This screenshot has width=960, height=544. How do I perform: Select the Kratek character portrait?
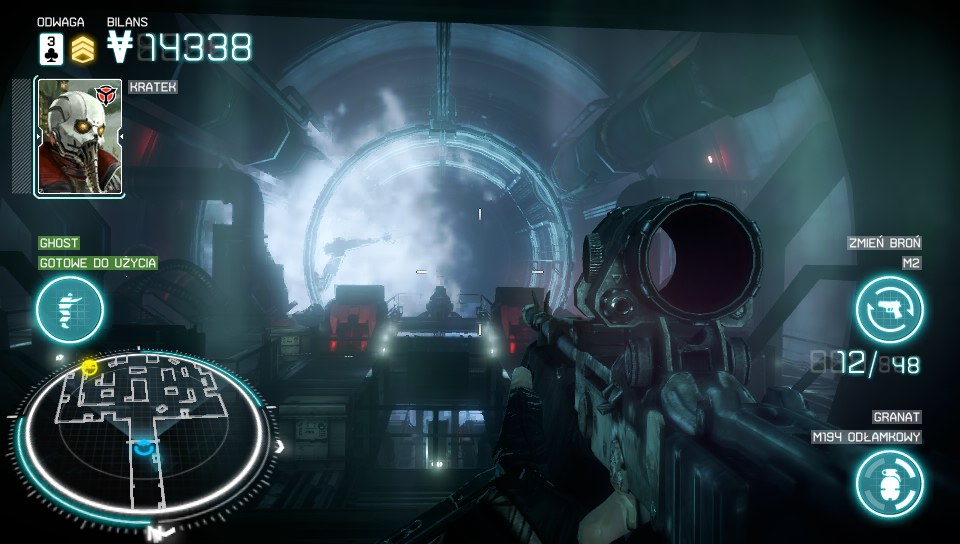tap(79, 137)
